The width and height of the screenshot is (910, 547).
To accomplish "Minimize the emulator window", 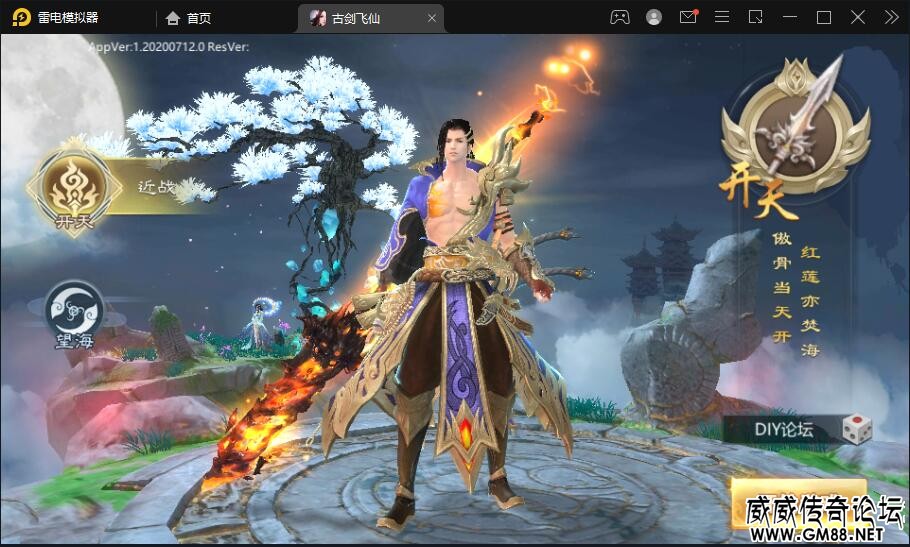I will click(x=790, y=17).
